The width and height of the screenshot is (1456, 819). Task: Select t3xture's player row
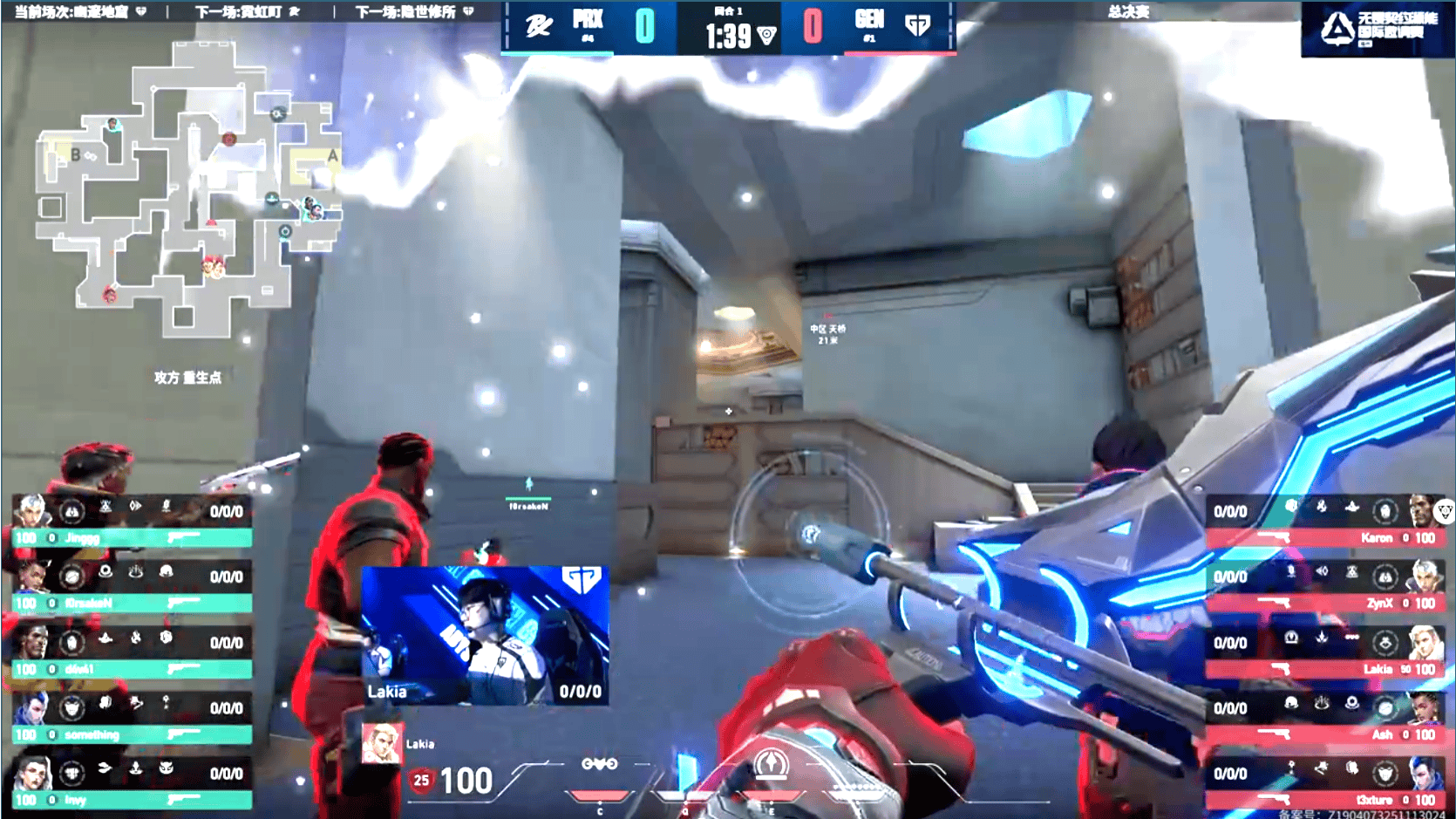pos(1323,784)
